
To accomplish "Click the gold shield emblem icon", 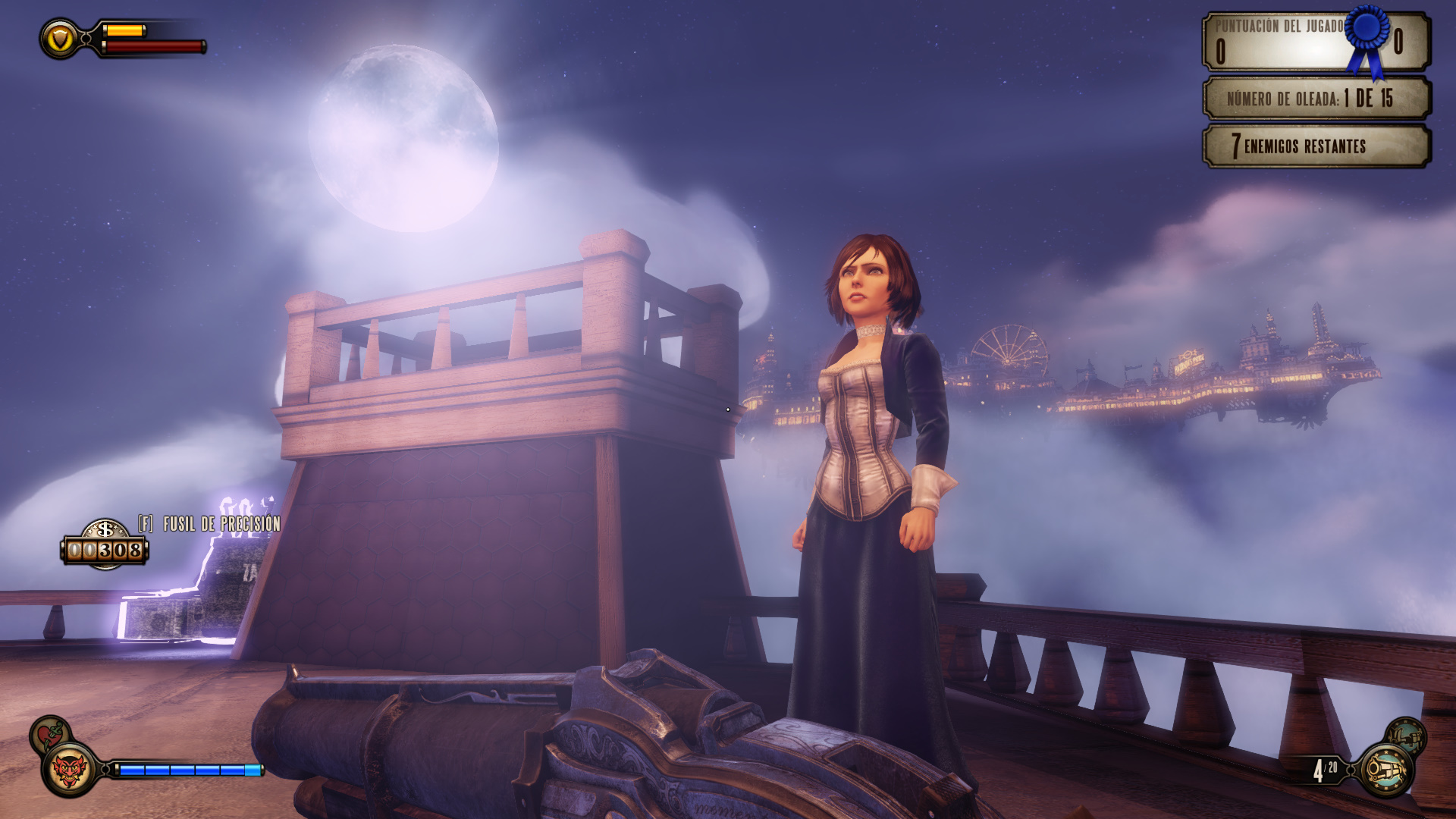I will [x=59, y=39].
